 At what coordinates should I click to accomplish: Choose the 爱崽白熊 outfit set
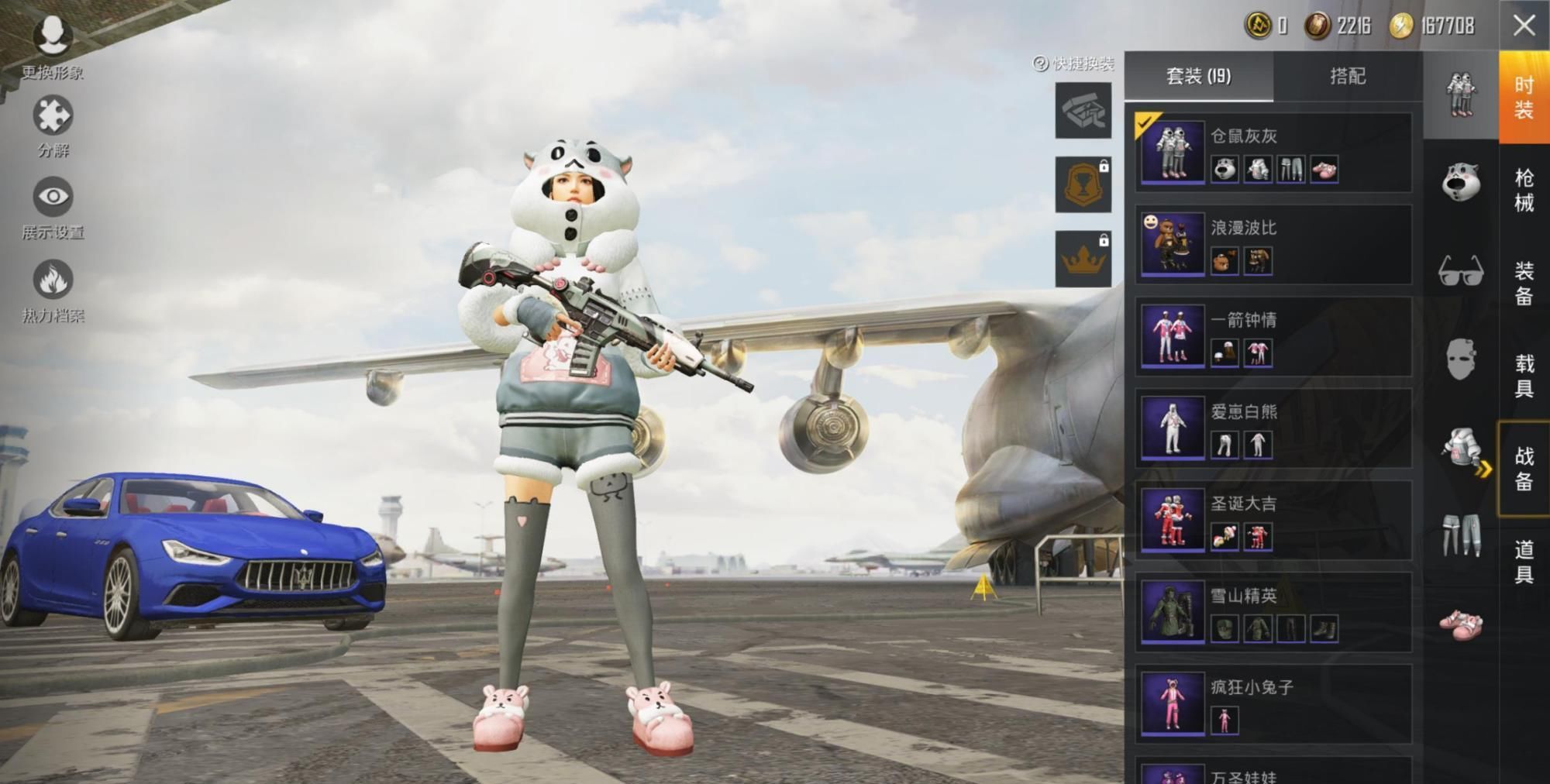[1273, 428]
